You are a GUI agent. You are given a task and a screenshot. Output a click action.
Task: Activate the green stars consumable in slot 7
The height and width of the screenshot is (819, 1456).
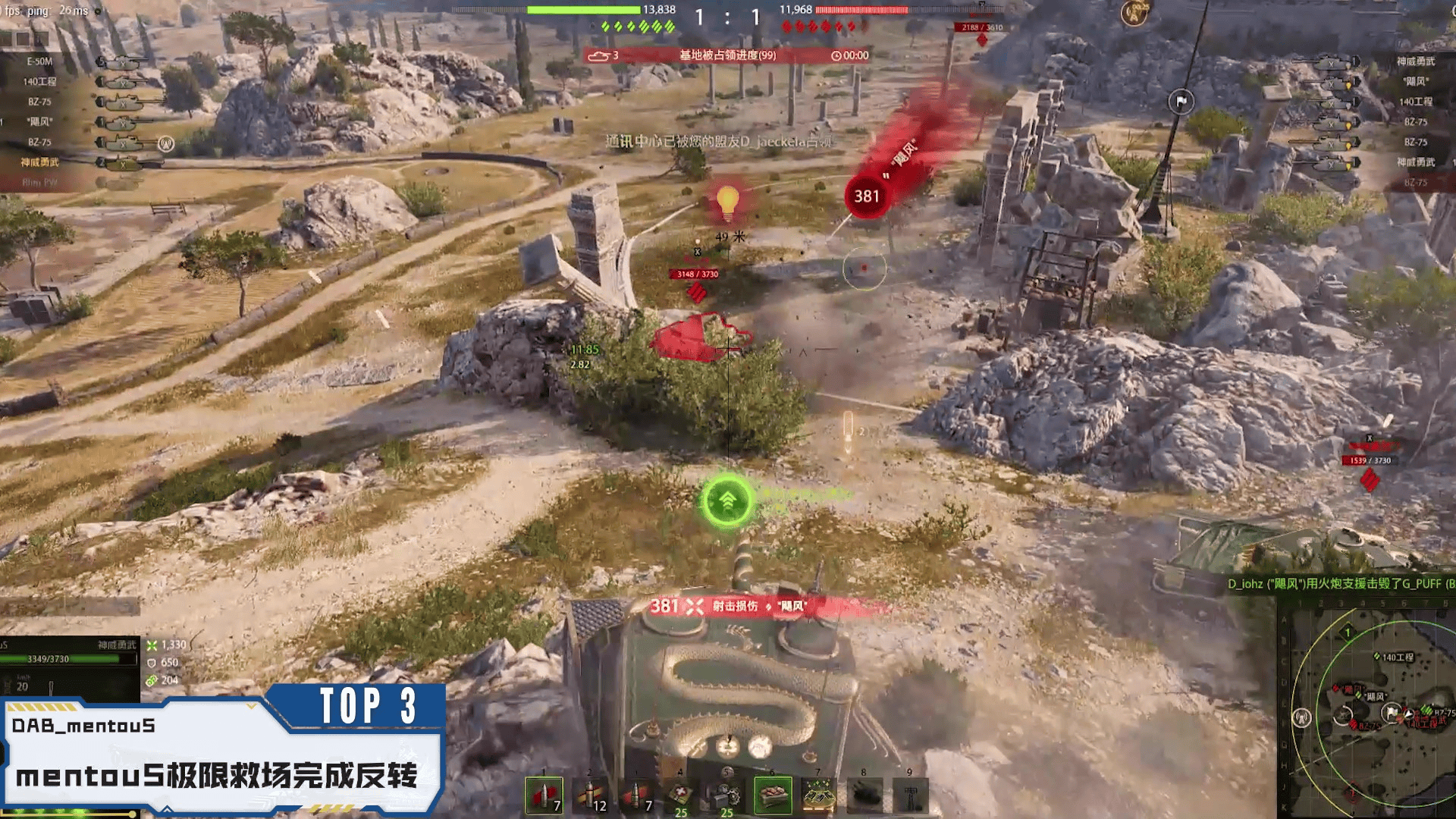[x=818, y=795]
